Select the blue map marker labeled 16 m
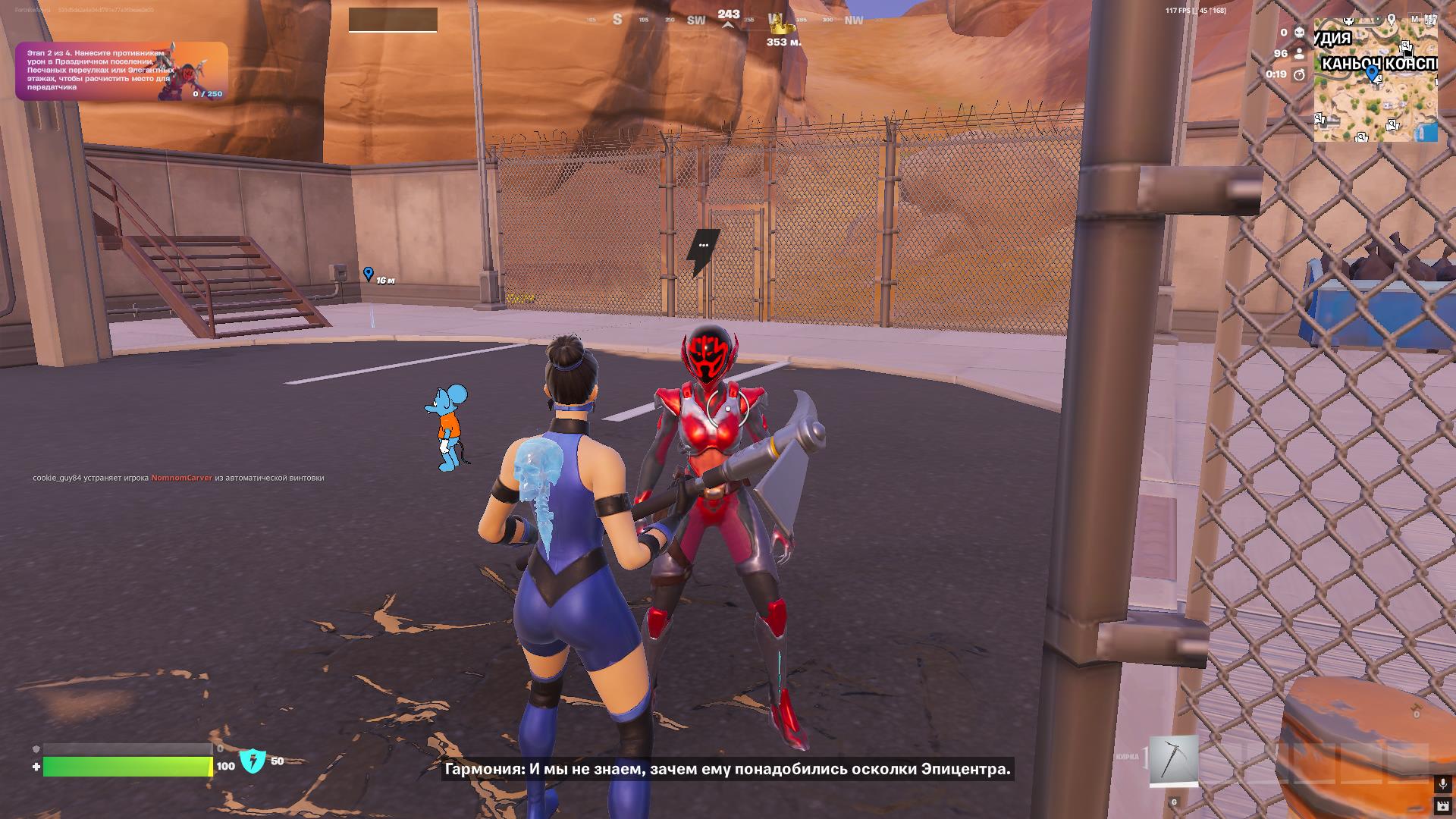The width and height of the screenshot is (1456, 819). tap(369, 274)
